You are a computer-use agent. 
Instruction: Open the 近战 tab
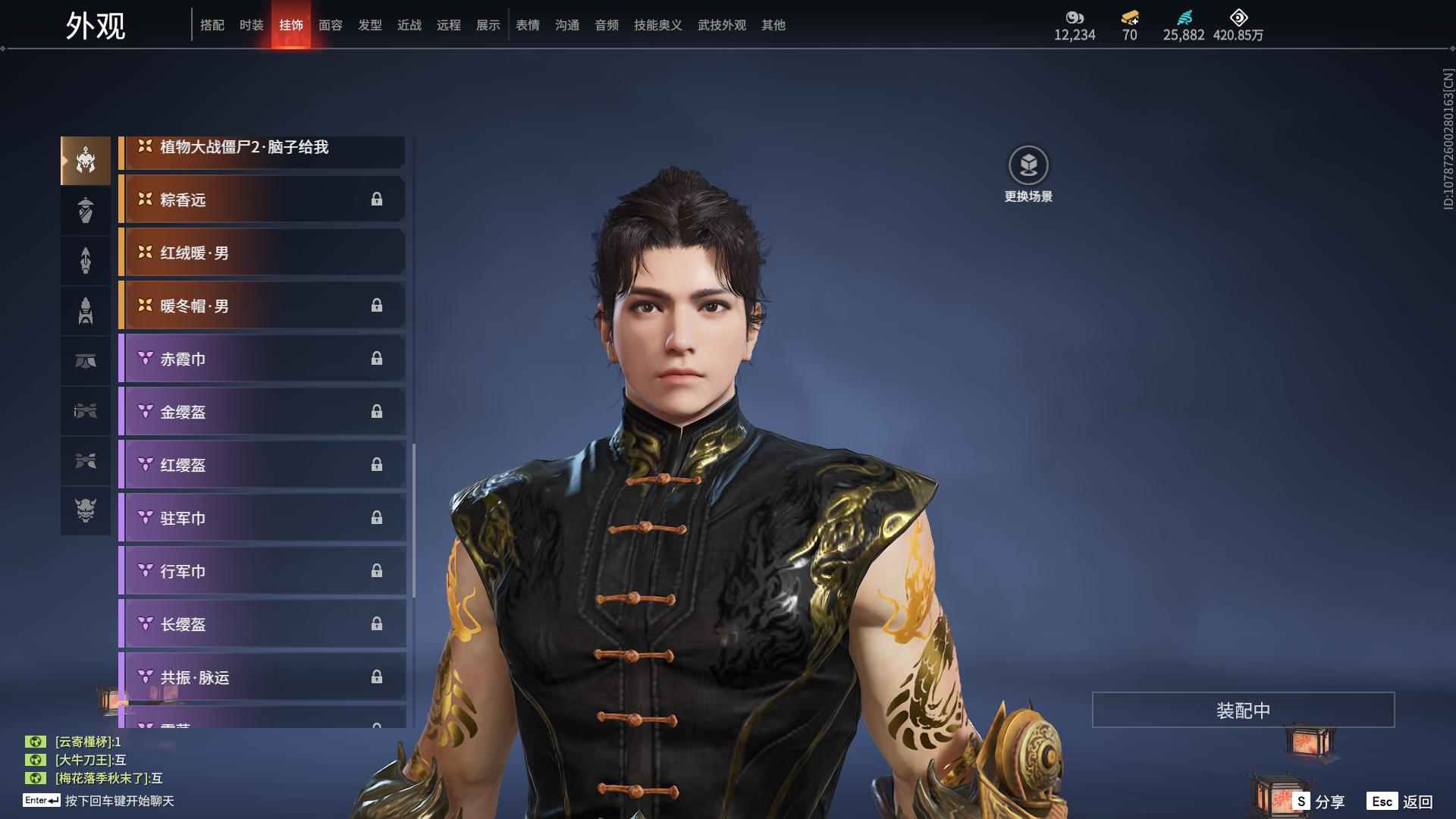(x=409, y=25)
